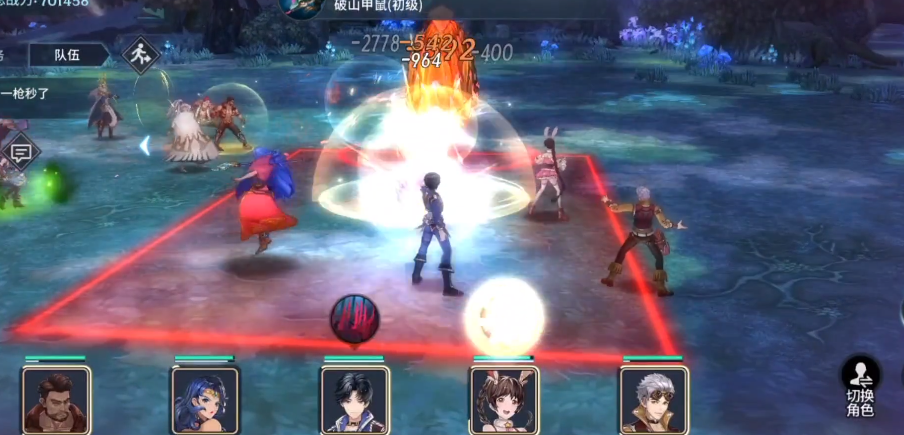Select the blue-haired woman character portrait
The width and height of the screenshot is (904, 435).
click(x=205, y=399)
